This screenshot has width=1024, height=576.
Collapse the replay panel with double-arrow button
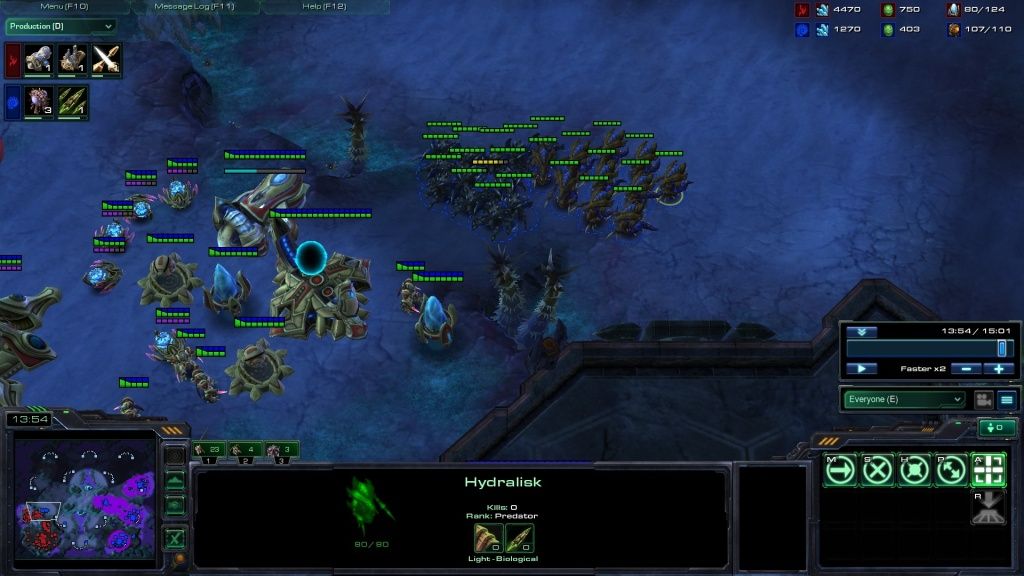[x=861, y=332]
